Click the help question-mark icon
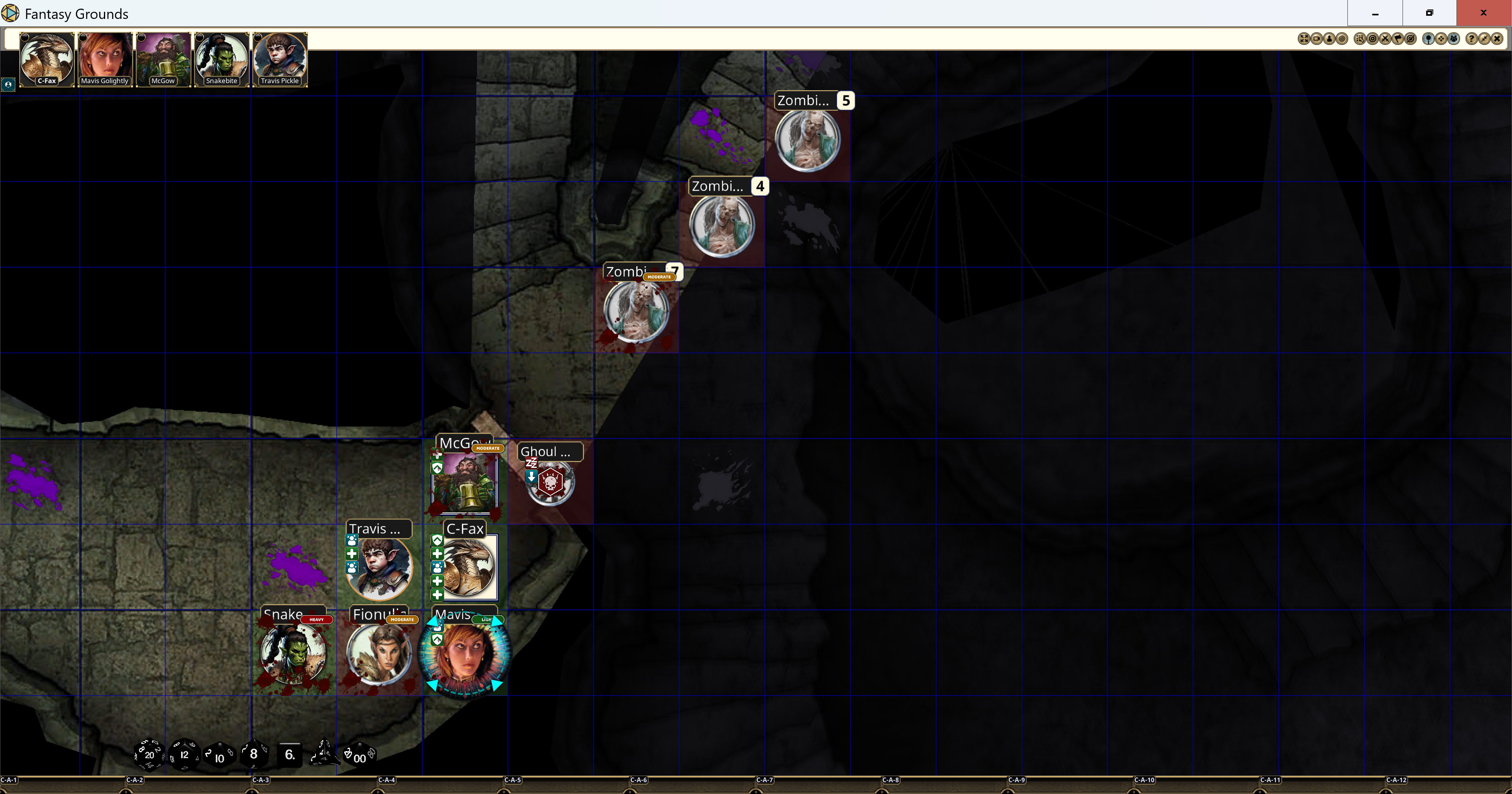Screen dimensions: 1512x794 [x=1472, y=39]
